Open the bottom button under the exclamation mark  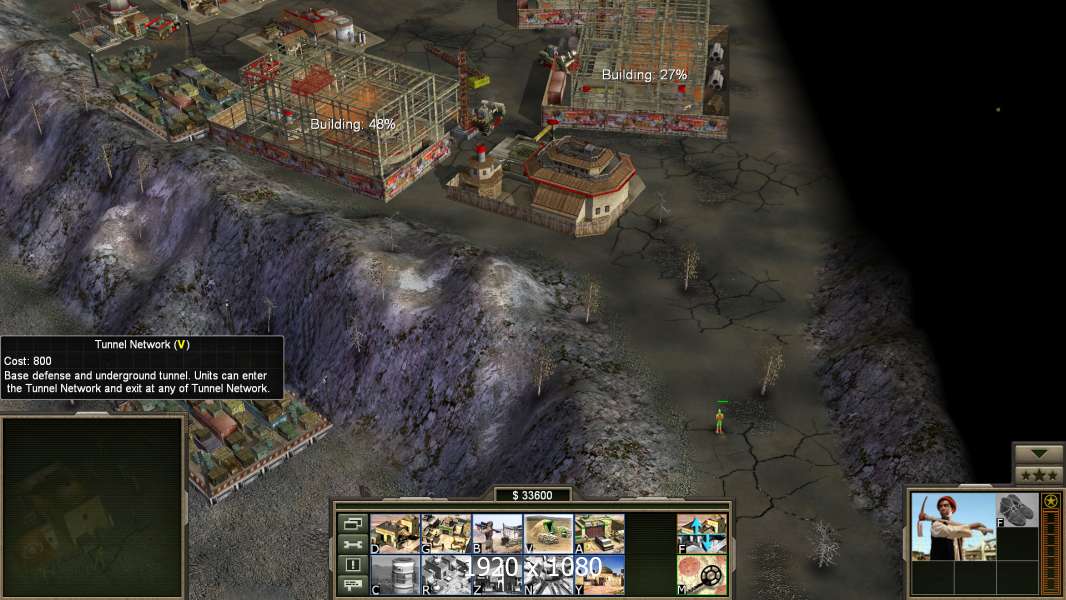[x=351, y=586]
